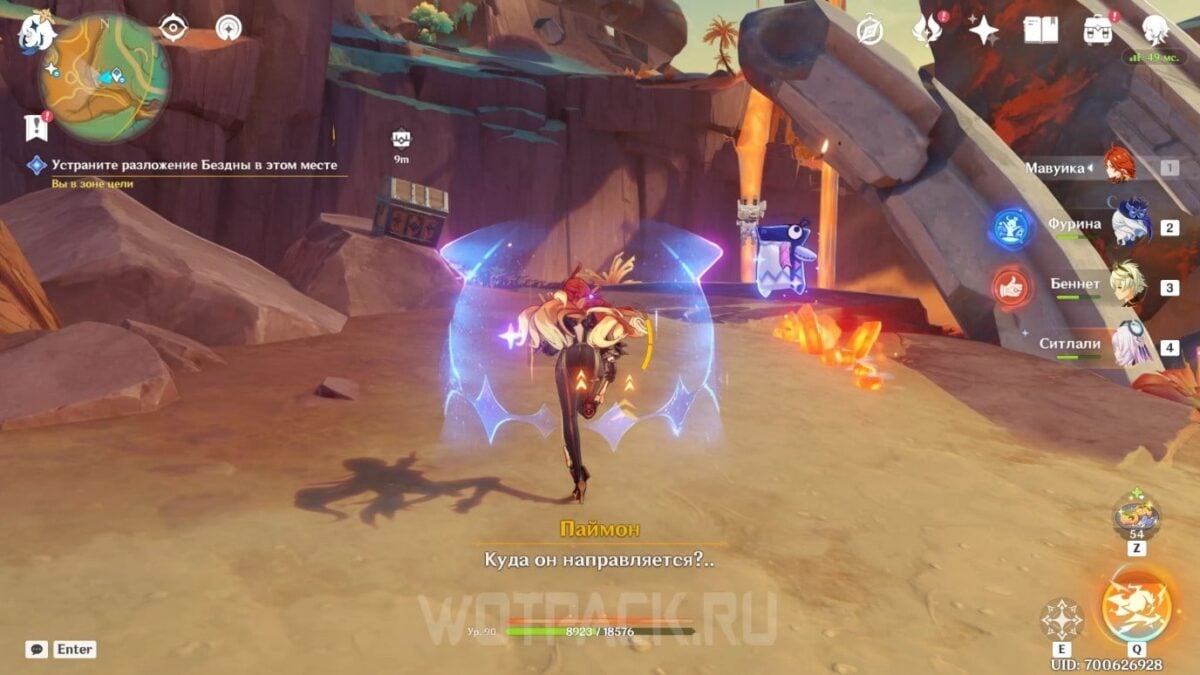
Task: Select party member Мавуика
Action: click(1120, 166)
